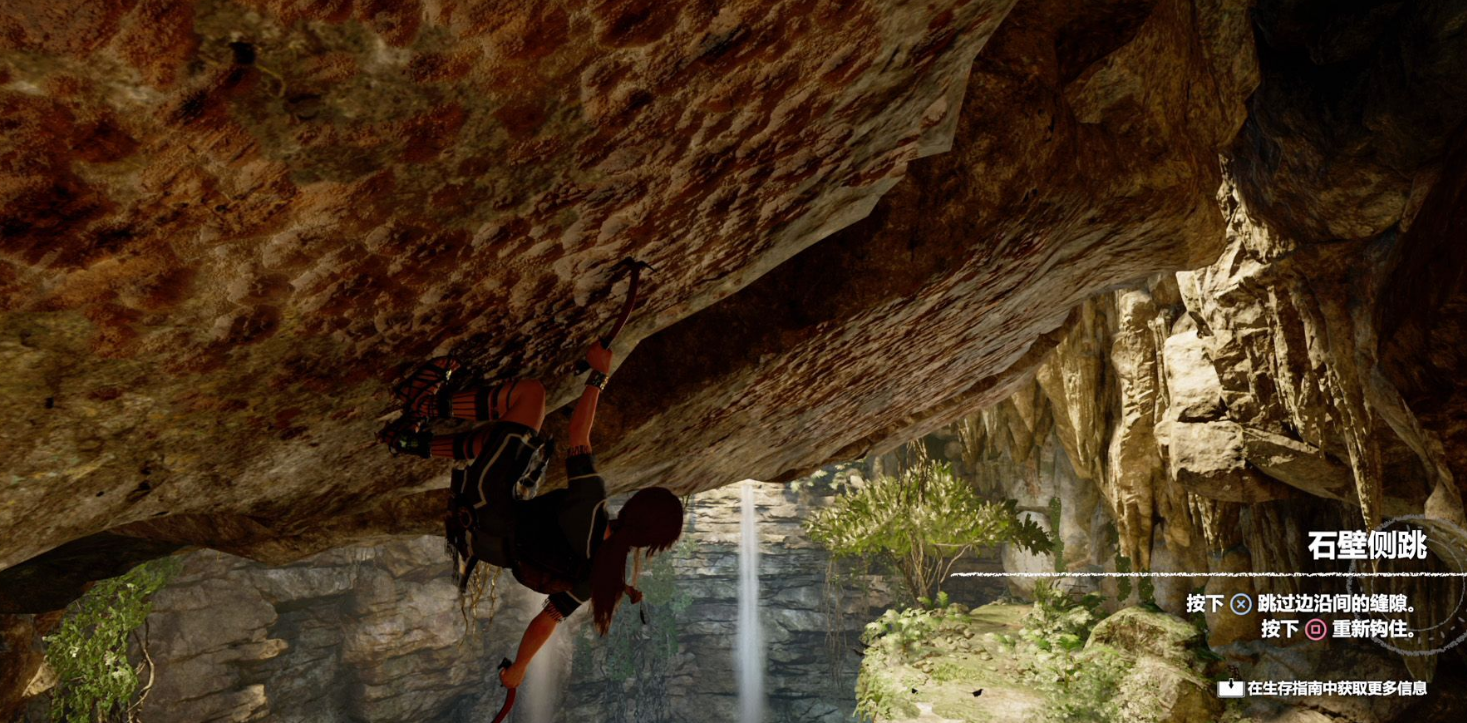
Task: Open the 生存指南 more-info hint
Action: click(1322, 688)
